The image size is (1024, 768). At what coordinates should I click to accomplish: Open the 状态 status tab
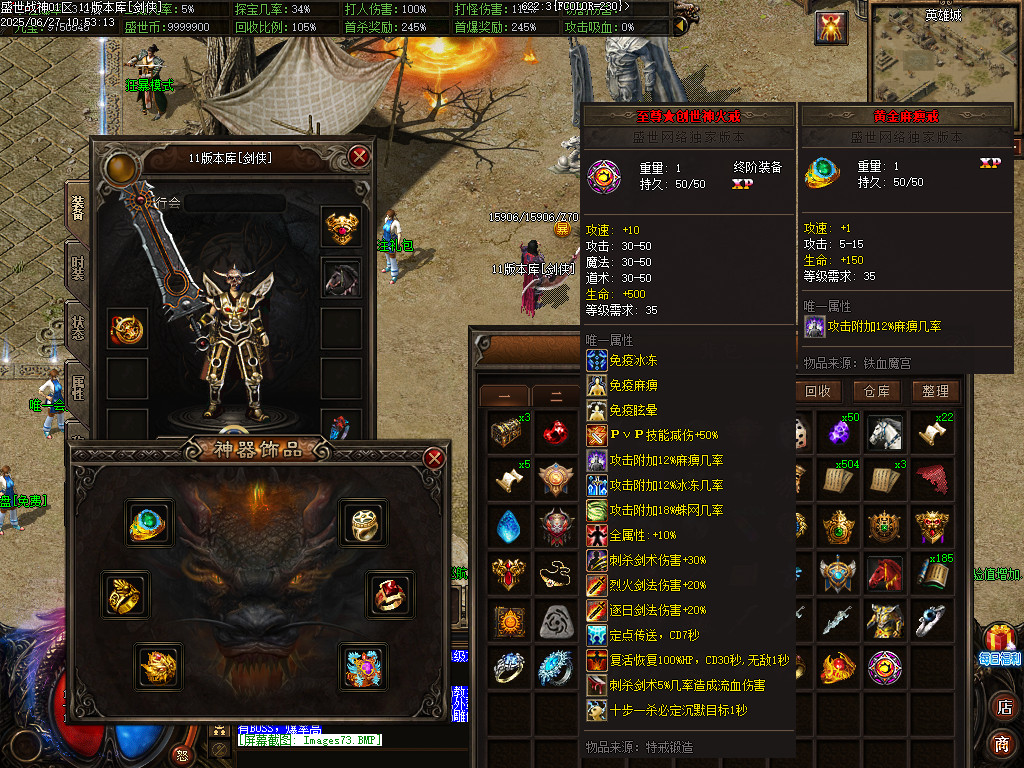[77, 327]
